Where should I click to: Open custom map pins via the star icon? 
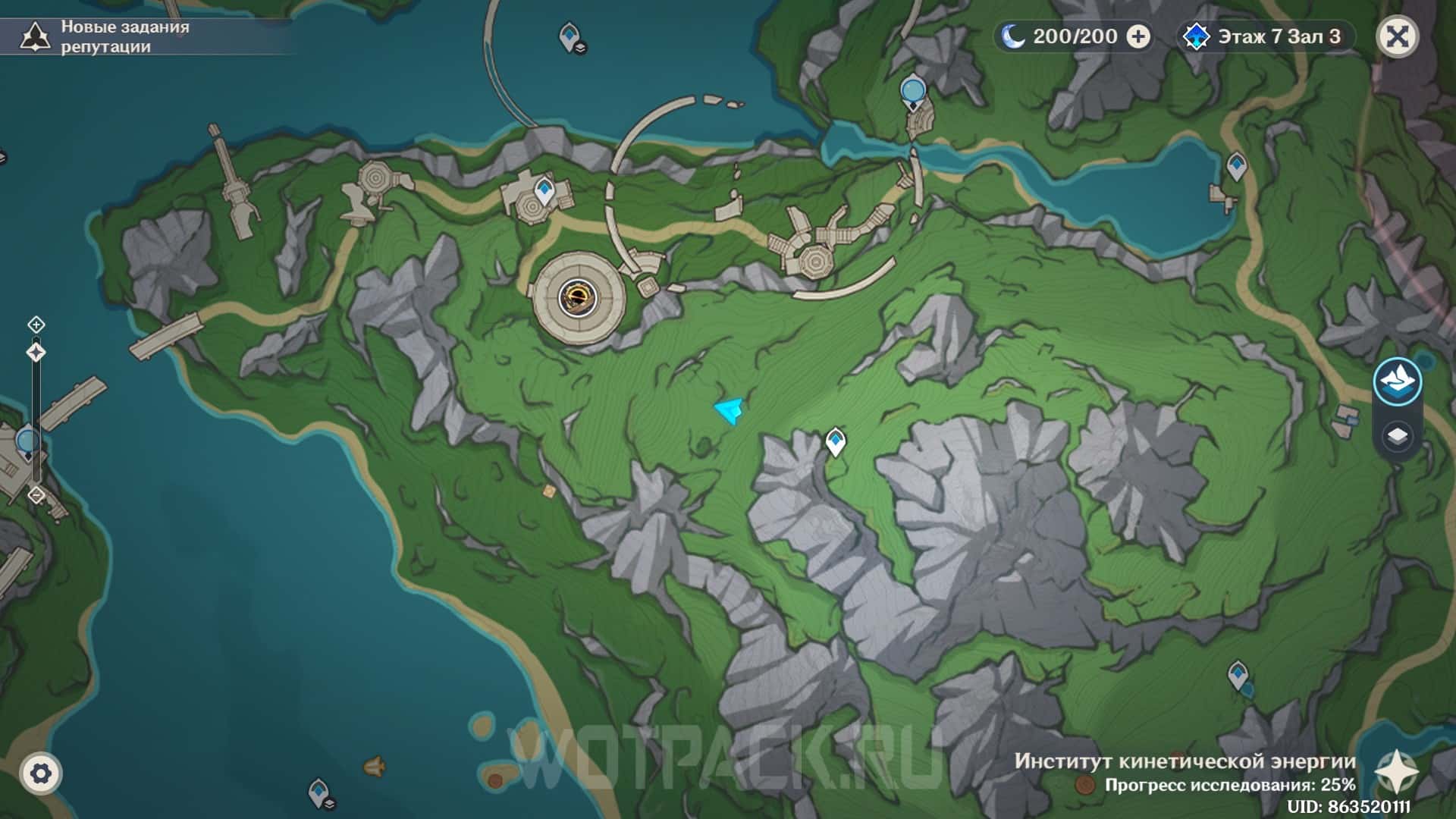coord(1397,771)
